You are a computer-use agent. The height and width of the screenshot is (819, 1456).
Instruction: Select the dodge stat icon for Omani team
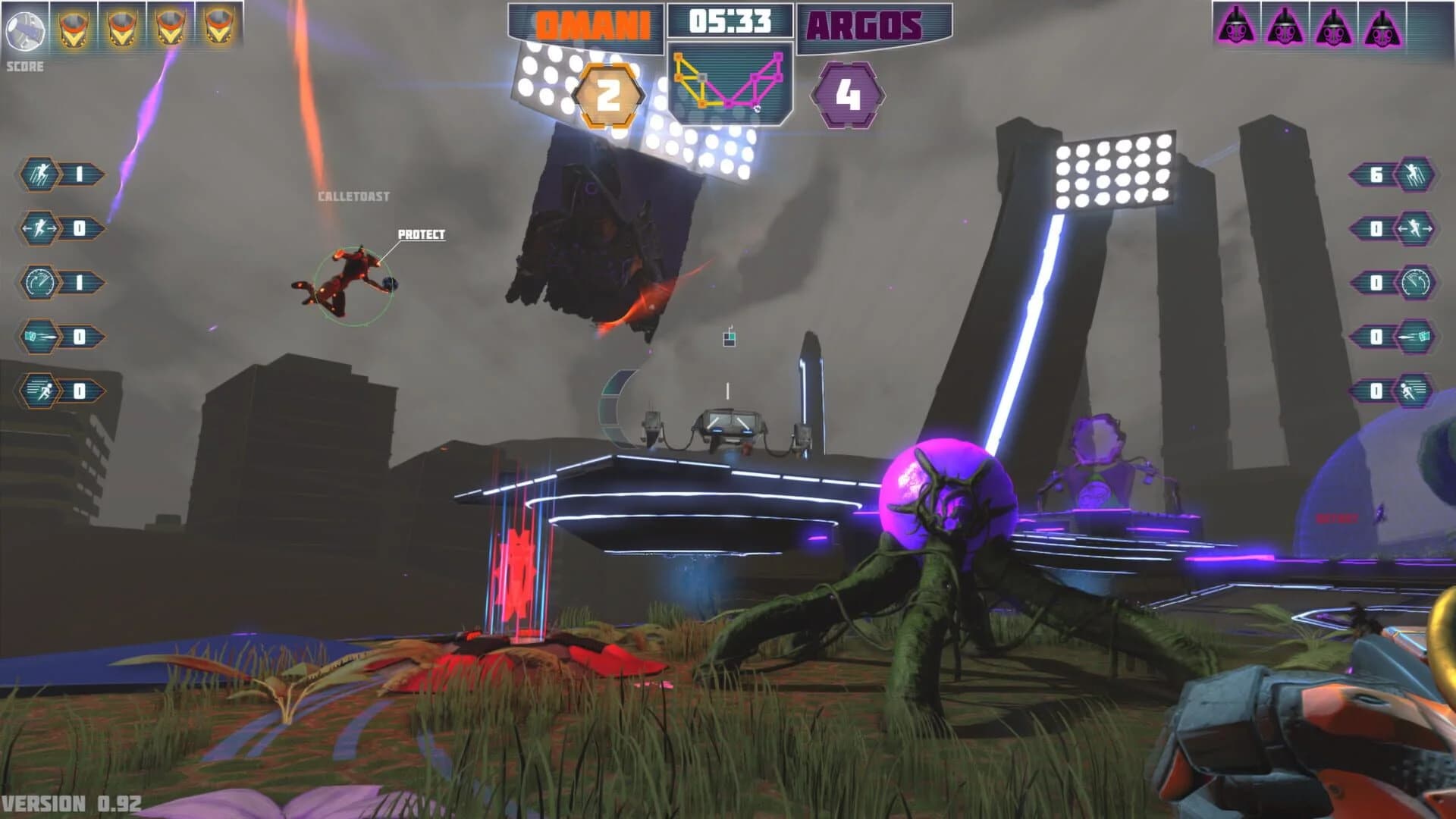(39, 226)
